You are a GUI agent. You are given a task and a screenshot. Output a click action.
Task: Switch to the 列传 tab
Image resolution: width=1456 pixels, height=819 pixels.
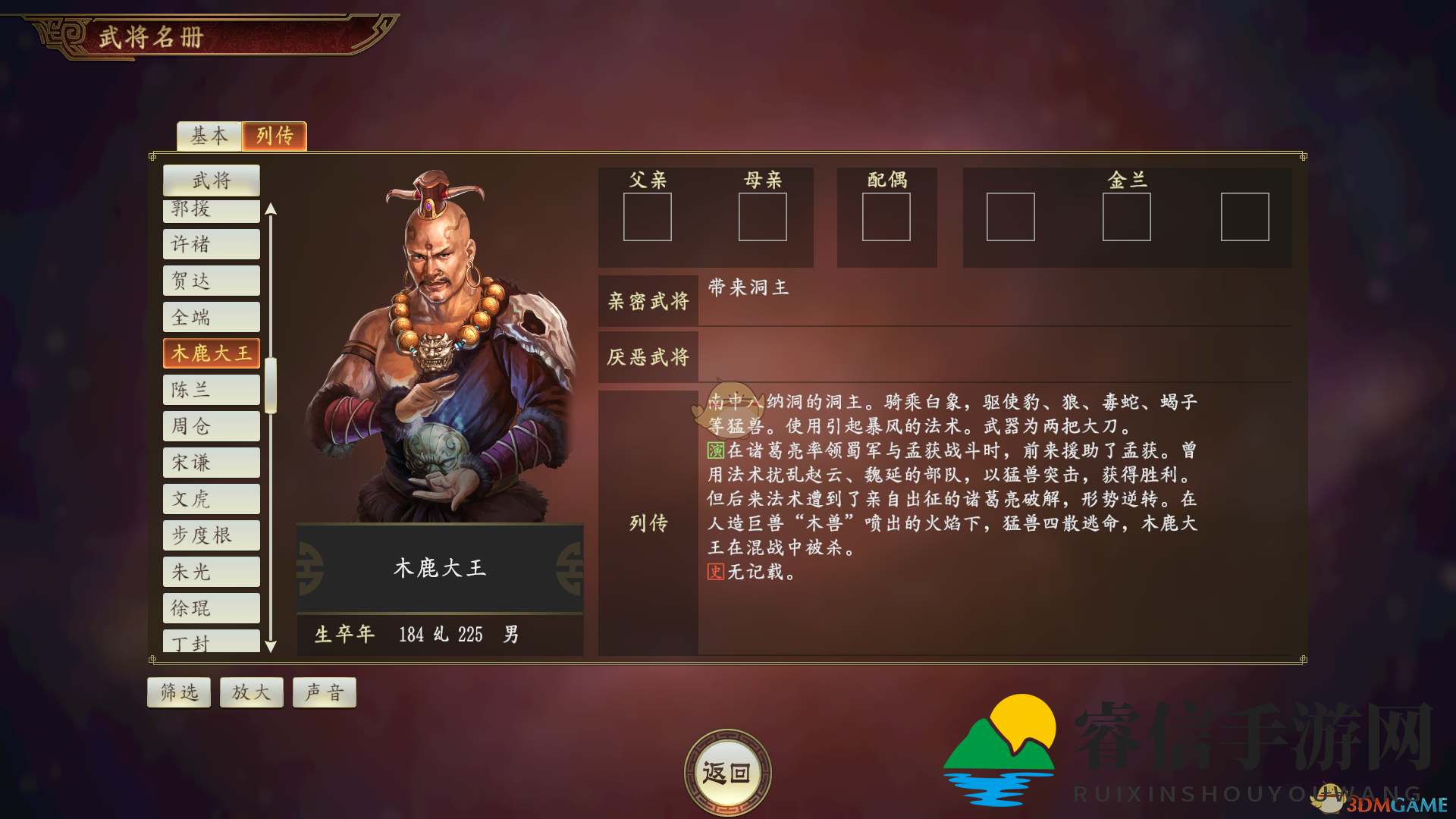click(x=274, y=136)
